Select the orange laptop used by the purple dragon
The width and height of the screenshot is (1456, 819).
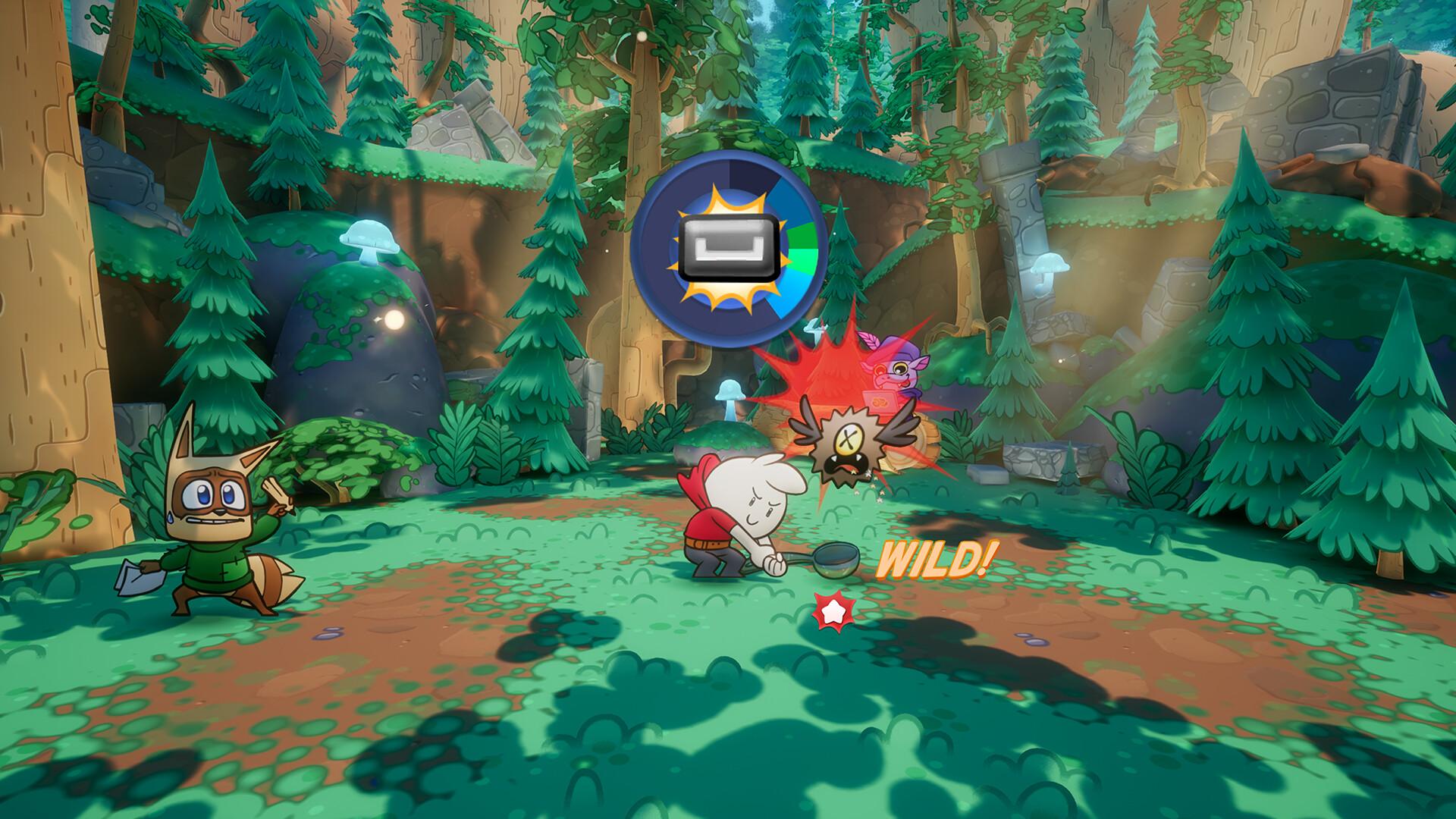pos(880,402)
